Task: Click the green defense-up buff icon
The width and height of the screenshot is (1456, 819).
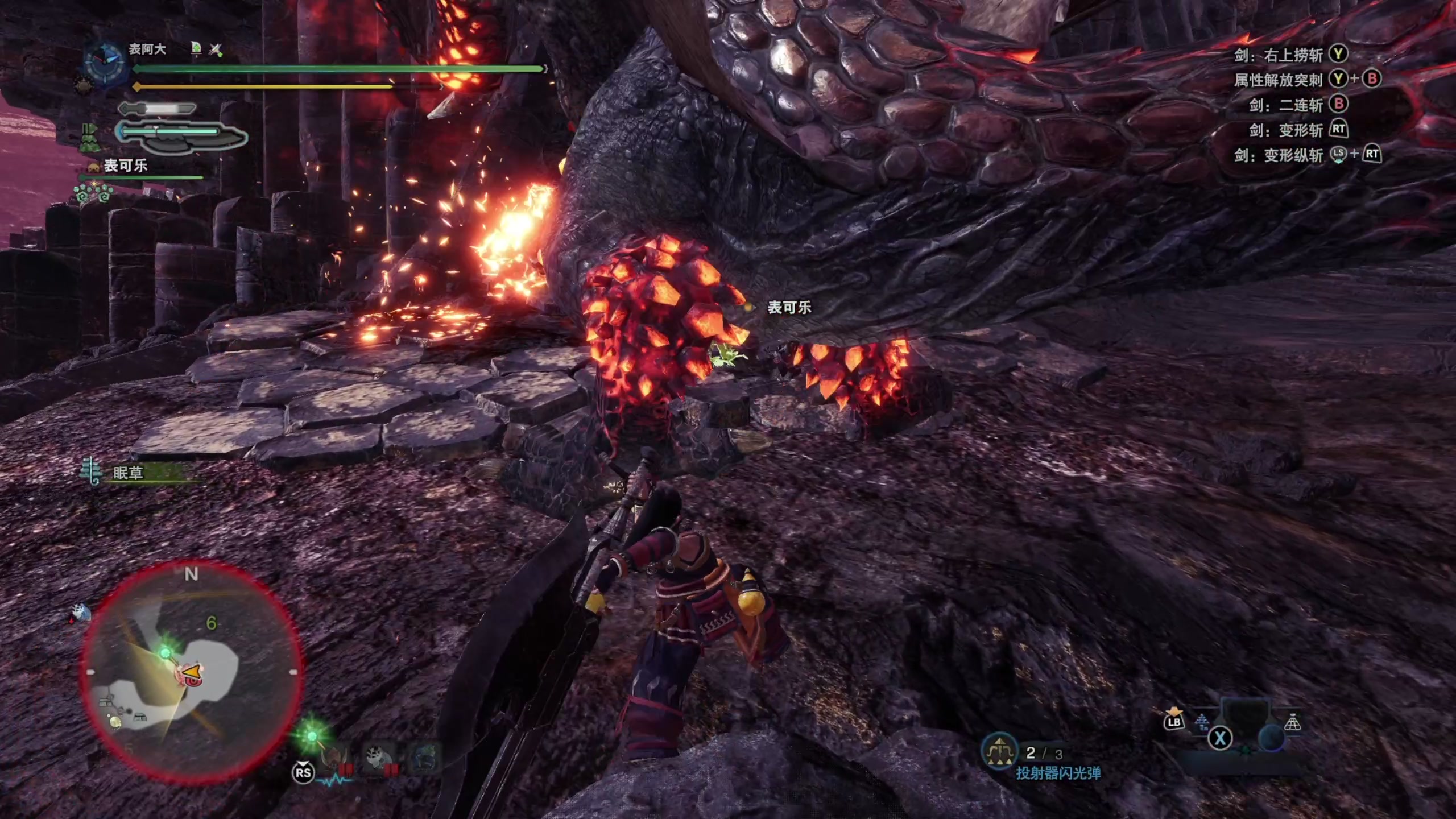Action: [196, 48]
